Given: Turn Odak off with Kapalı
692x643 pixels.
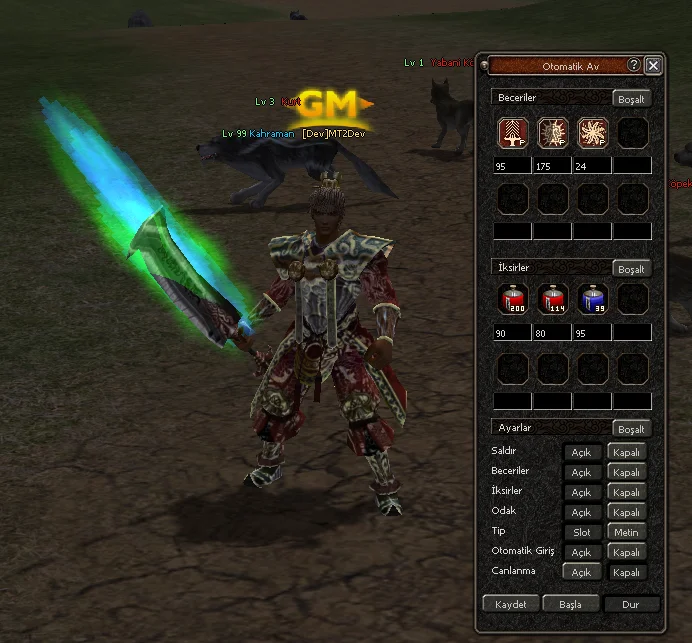Looking at the screenshot, I should [x=627, y=512].
